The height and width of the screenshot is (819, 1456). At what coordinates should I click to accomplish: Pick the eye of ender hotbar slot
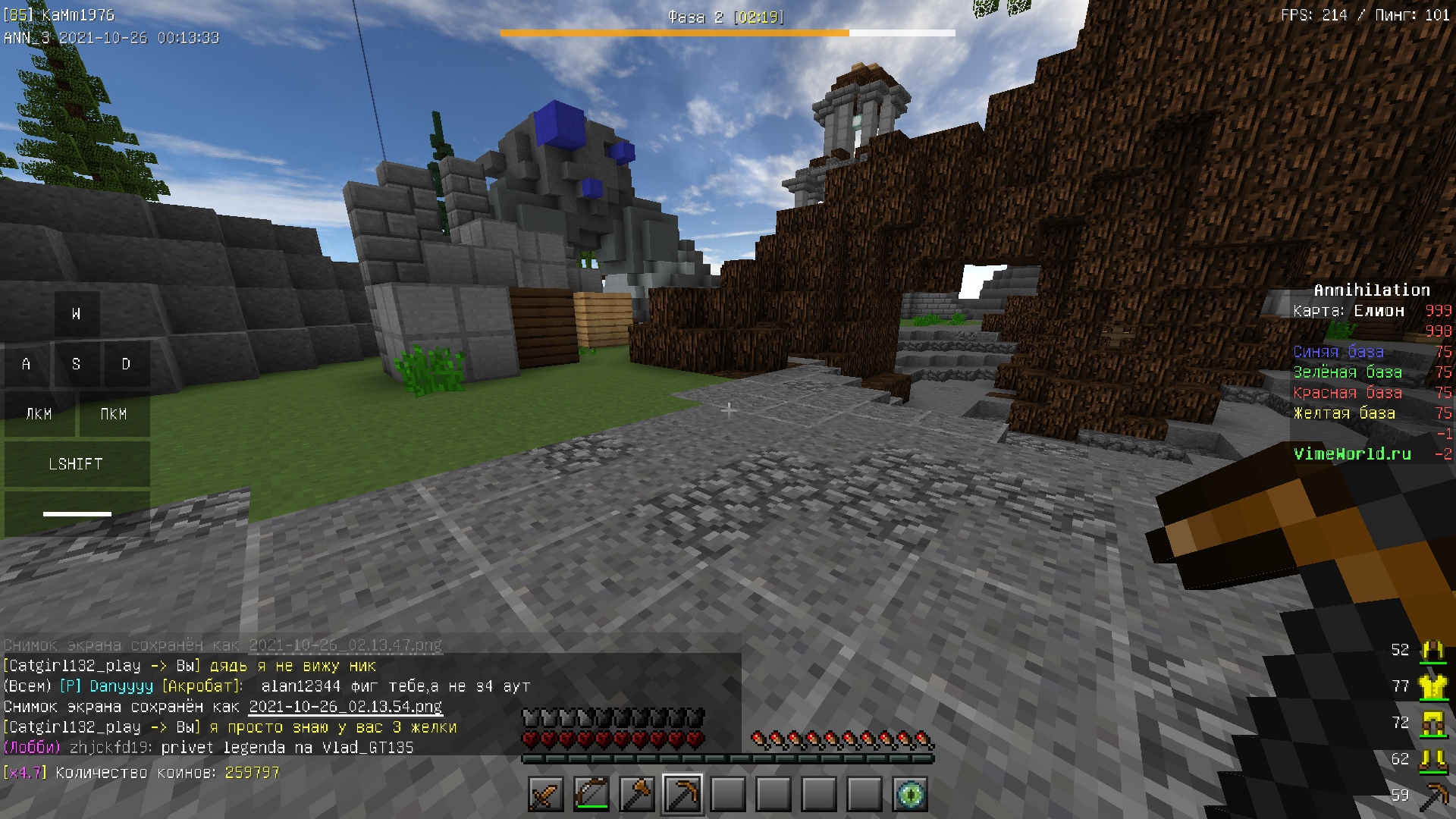point(910,795)
